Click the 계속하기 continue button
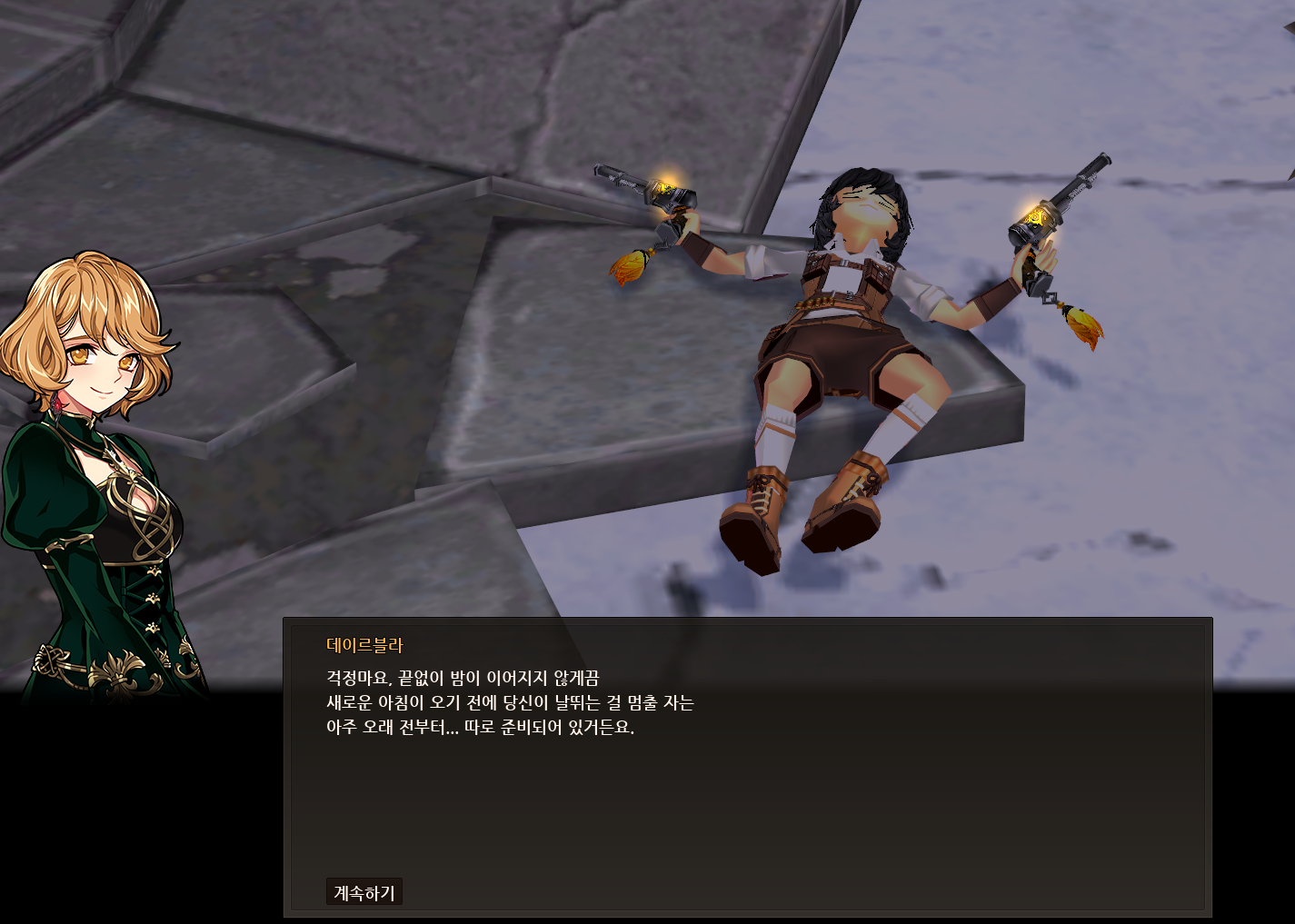This screenshot has width=1295, height=924. [x=364, y=892]
